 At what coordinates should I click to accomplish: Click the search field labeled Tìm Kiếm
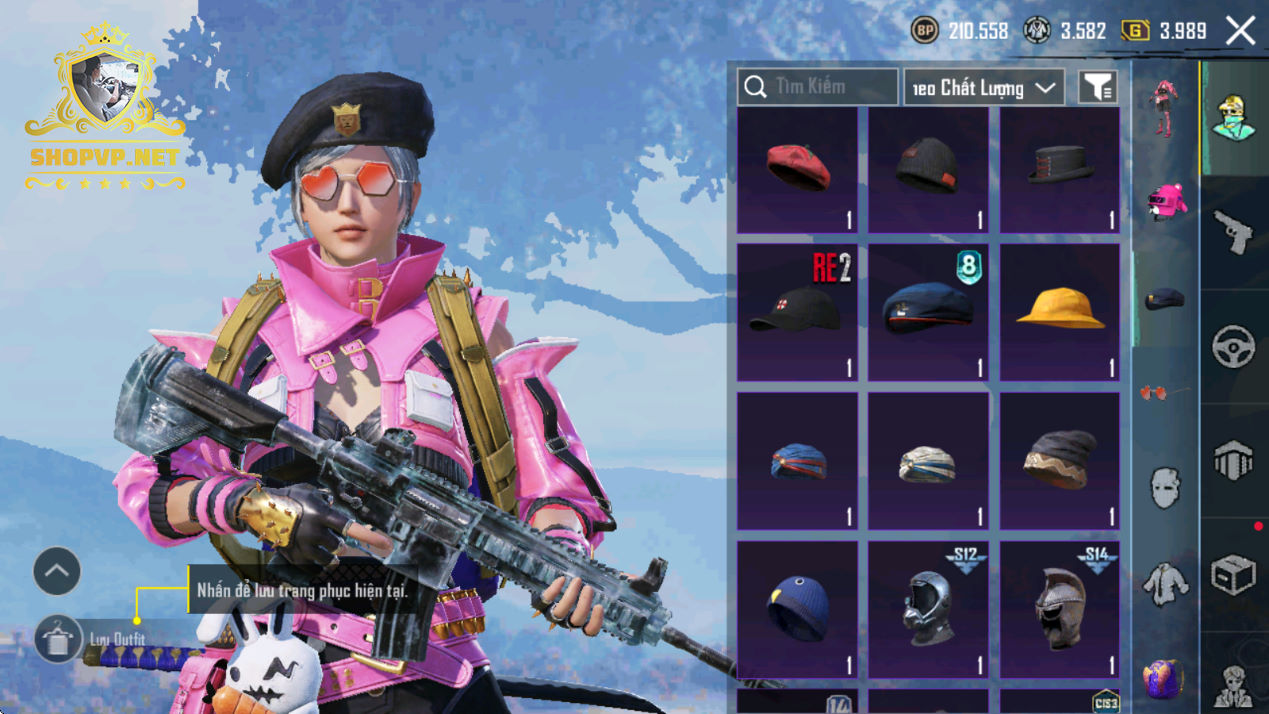pos(817,87)
